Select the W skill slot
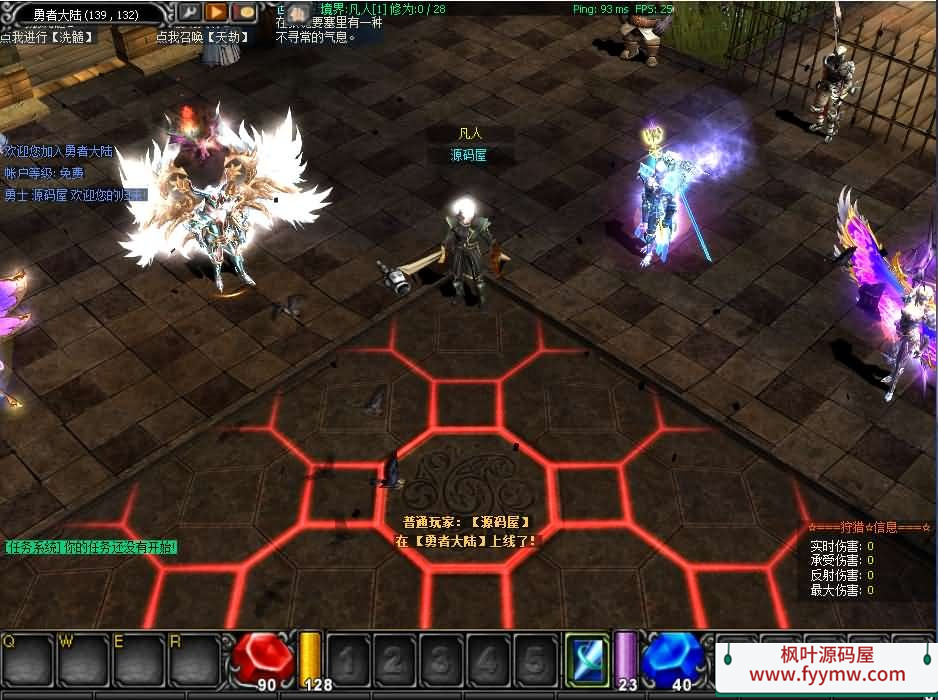 [83, 661]
